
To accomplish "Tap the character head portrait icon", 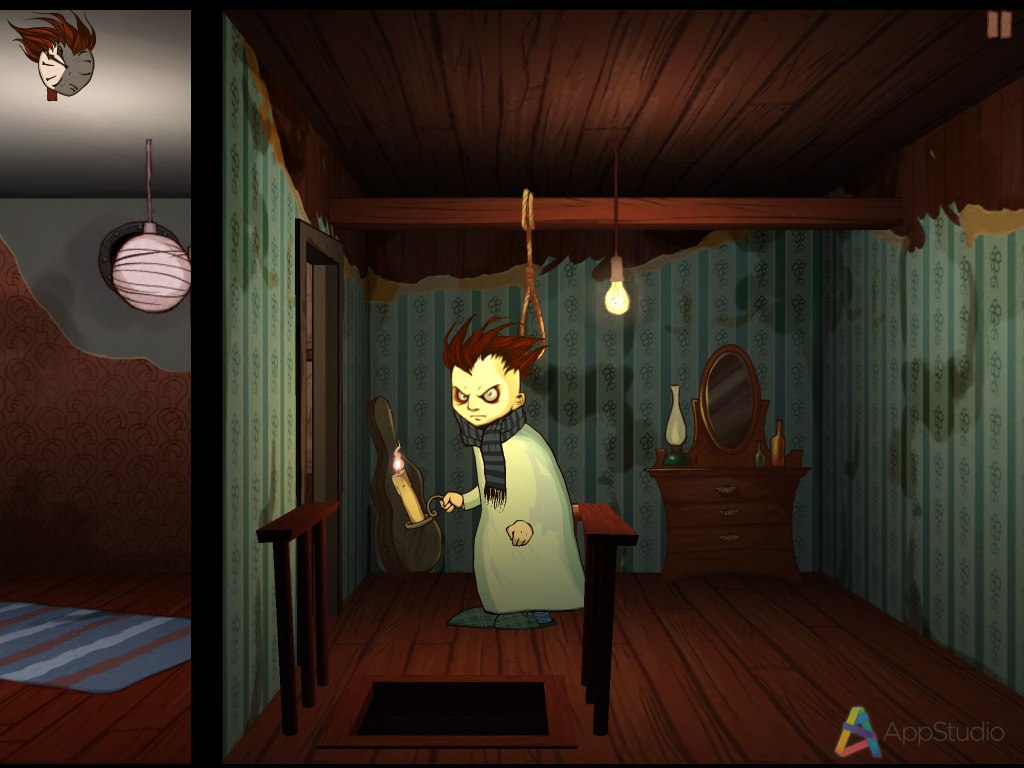I will click(x=57, y=57).
